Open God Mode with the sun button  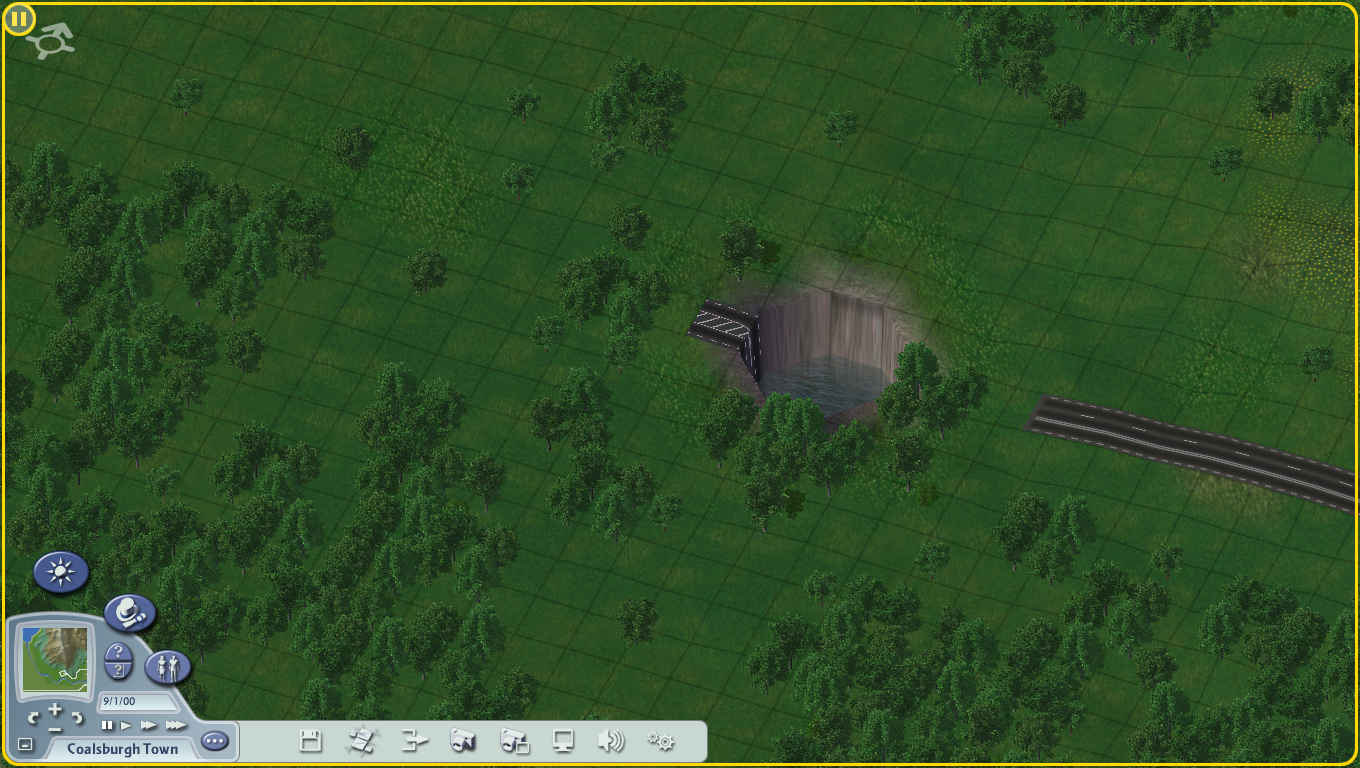coord(61,572)
